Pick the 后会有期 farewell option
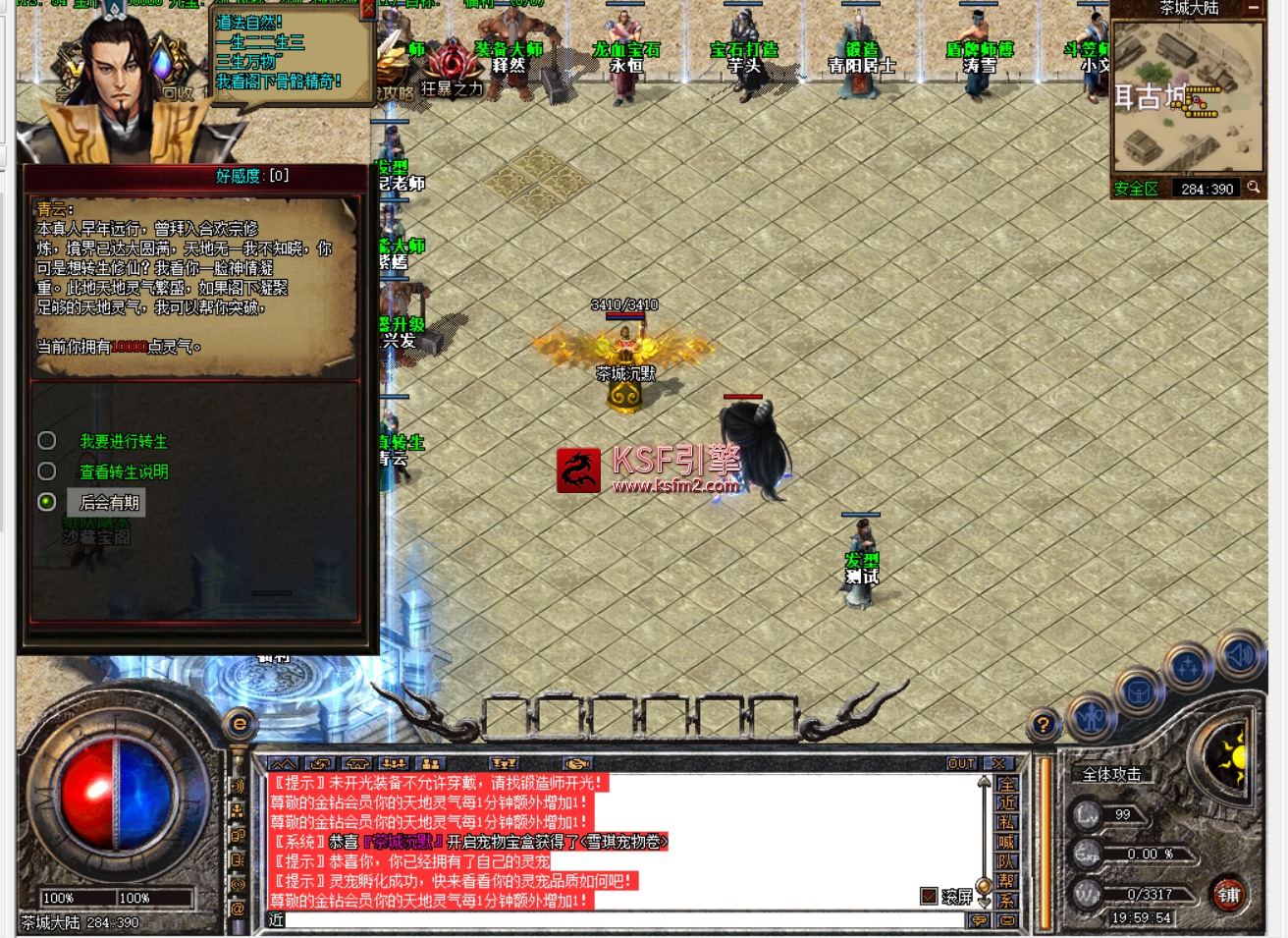 tap(109, 503)
